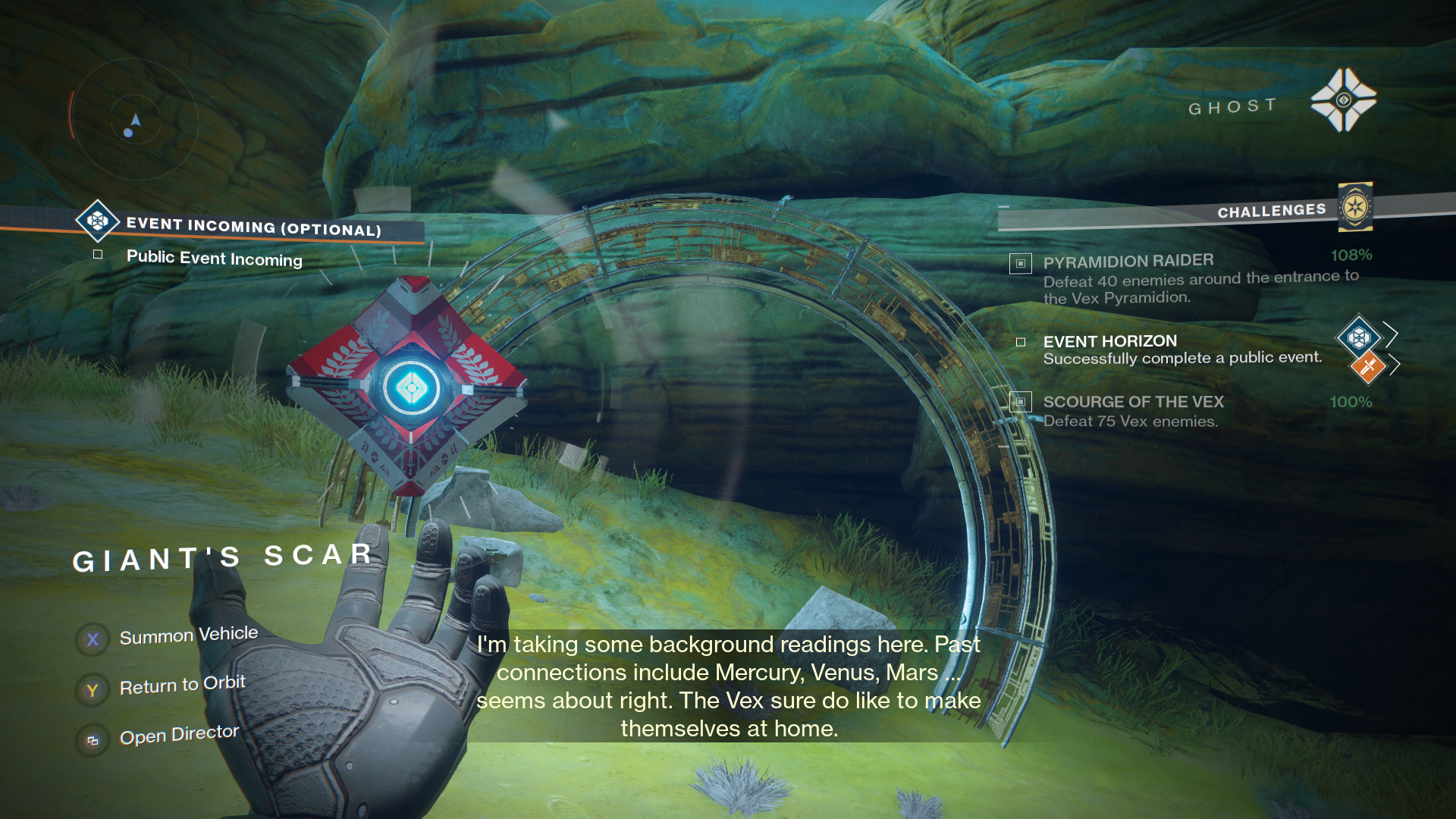Image resolution: width=1456 pixels, height=819 pixels.
Task: Select the Pyramidion Raider challenge
Action: coord(1128,262)
